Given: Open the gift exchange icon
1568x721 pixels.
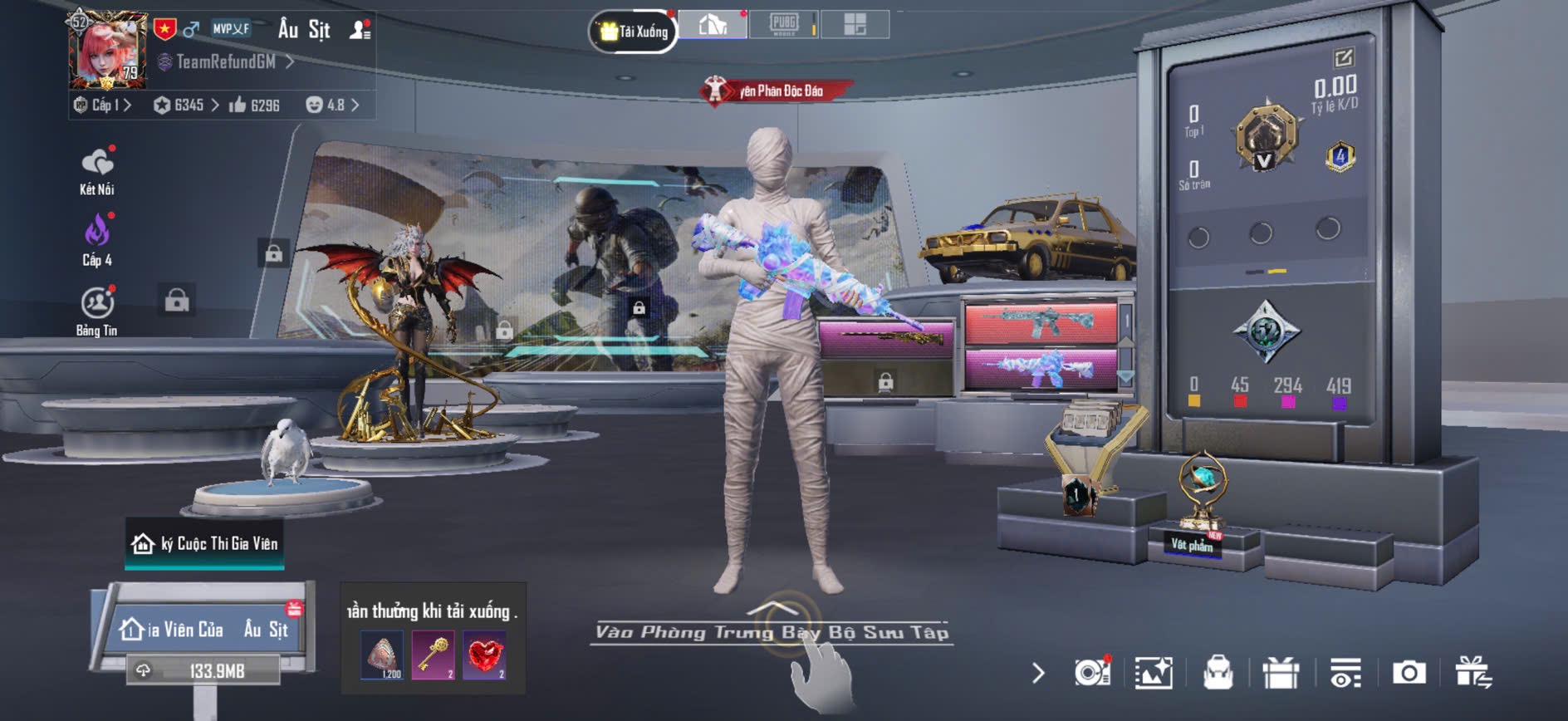Looking at the screenshot, I should click(x=1473, y=672).
